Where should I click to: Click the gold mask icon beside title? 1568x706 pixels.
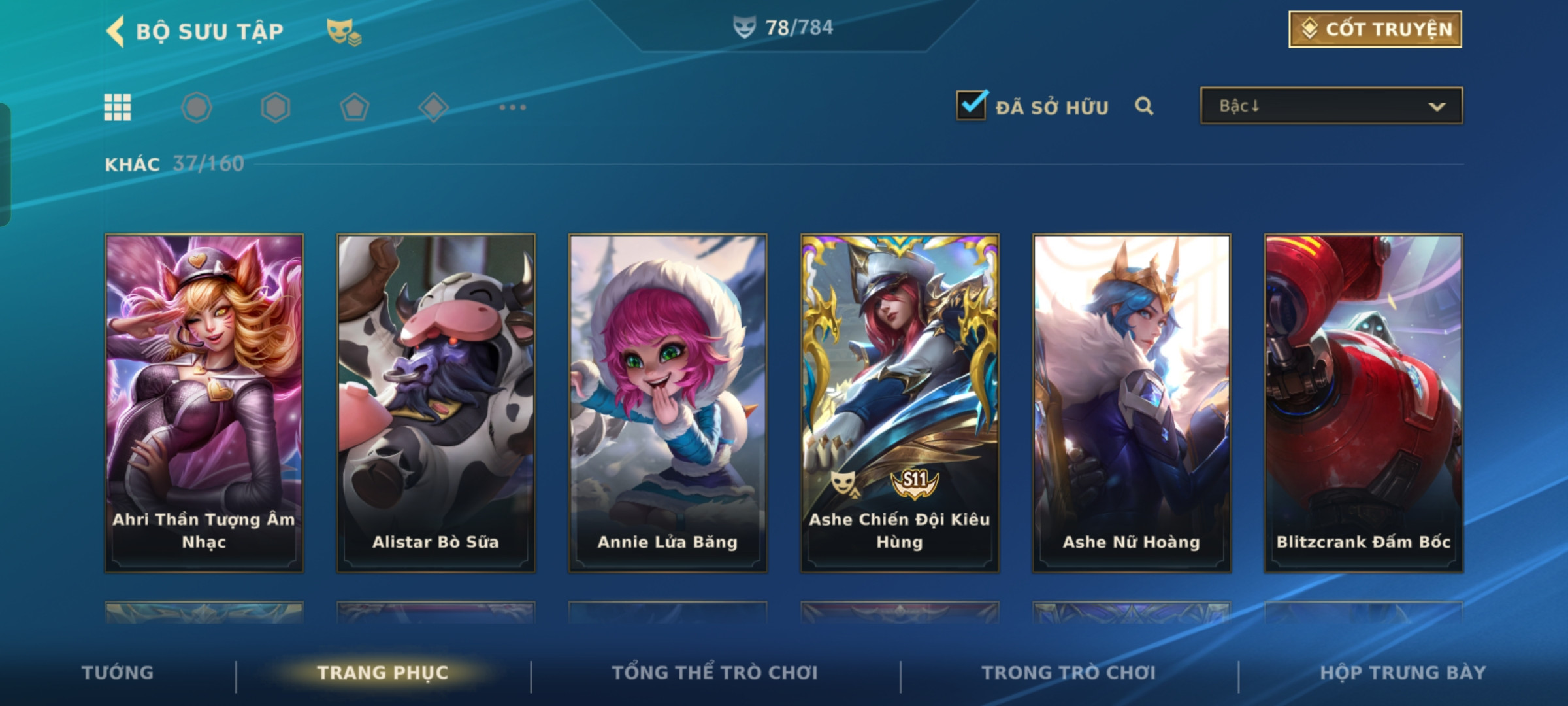344,31
